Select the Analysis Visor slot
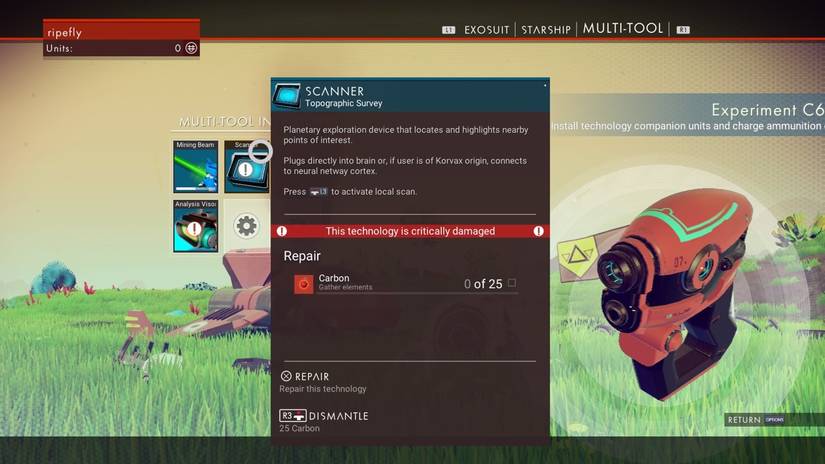825x464 pixels. [x=195, y=225]
